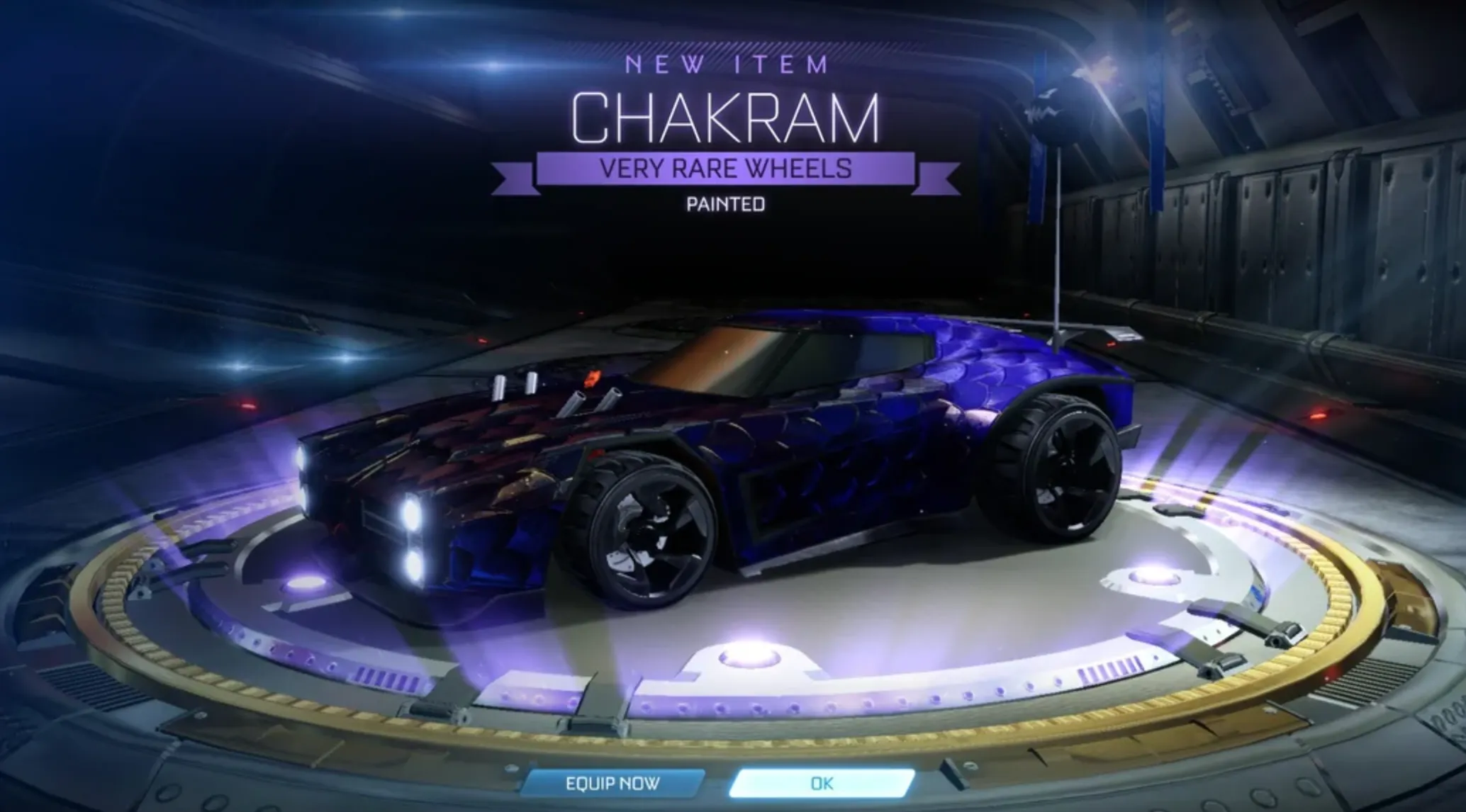1466x812 pixels.
Task: Click the VERY RARE WHEELS rarity banner
Action: (x=730, y=170)
